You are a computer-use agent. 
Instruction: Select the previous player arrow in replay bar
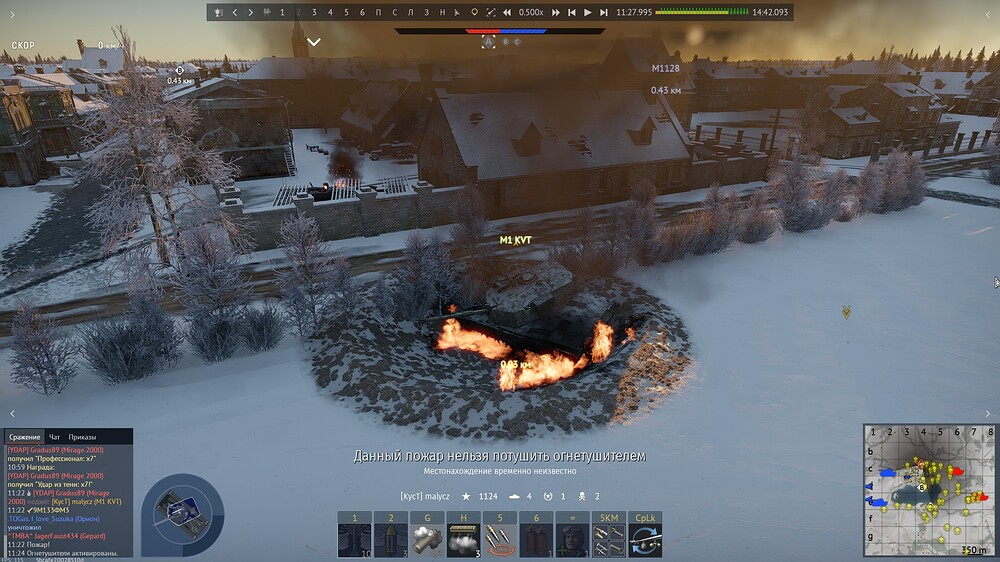pos(234,12)
